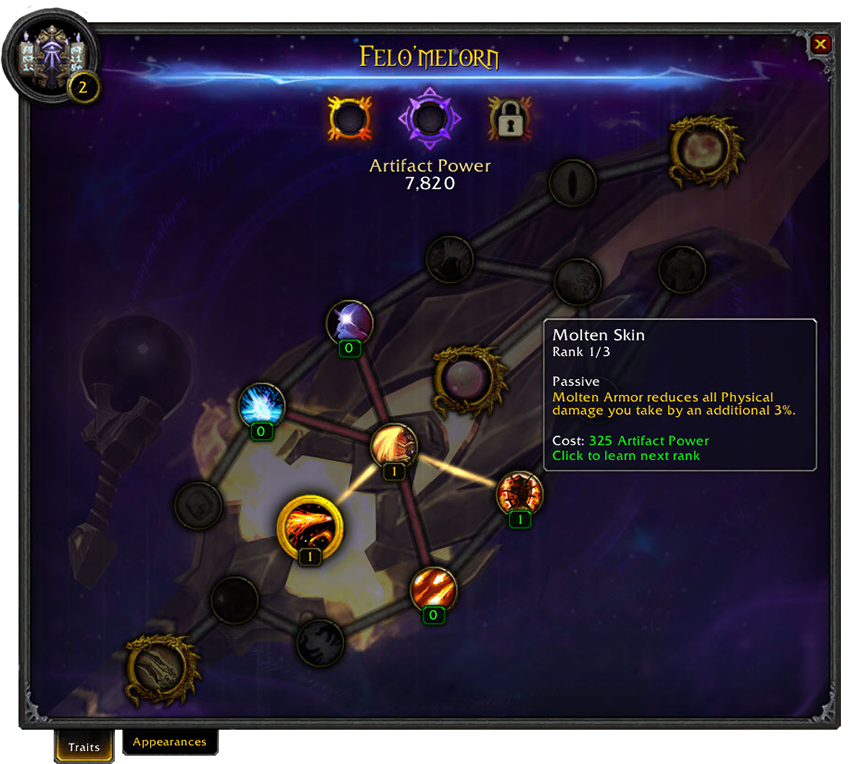Select the fiery meteor streaks trait
This screenshot has width=860, height=764.
[x=433, y=589]
